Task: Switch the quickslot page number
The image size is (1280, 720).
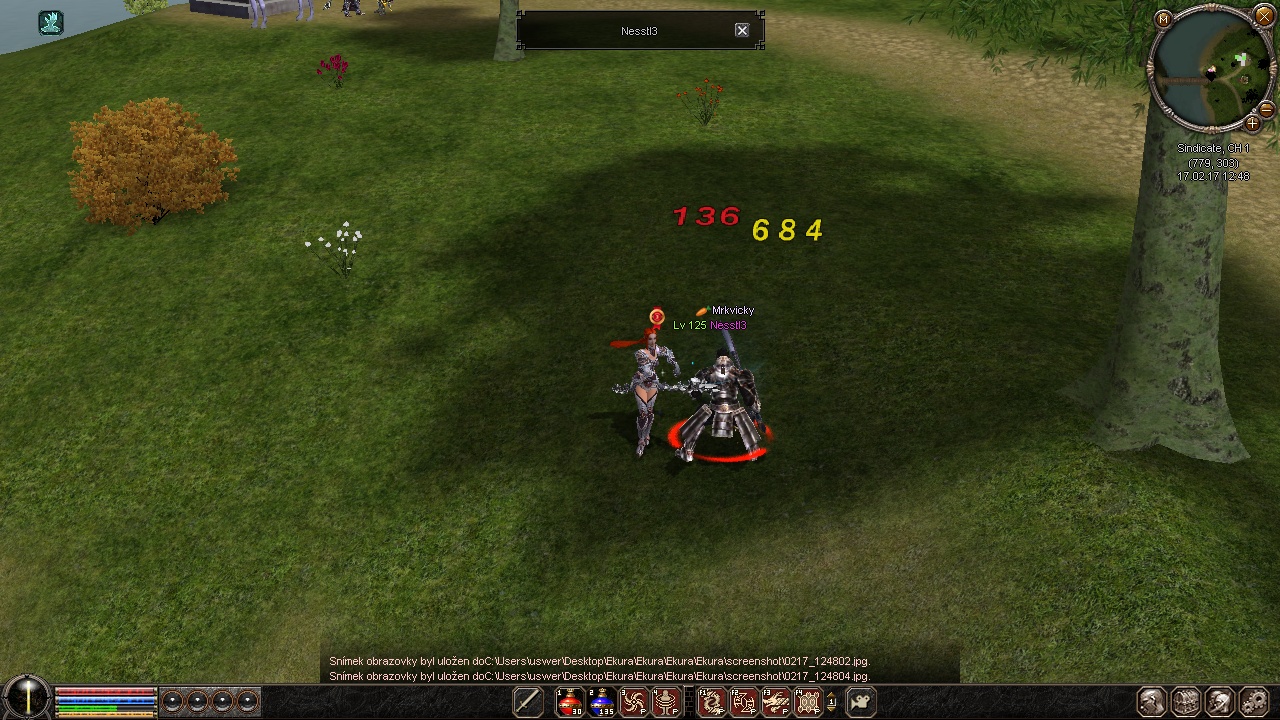Action: (832, 702)
